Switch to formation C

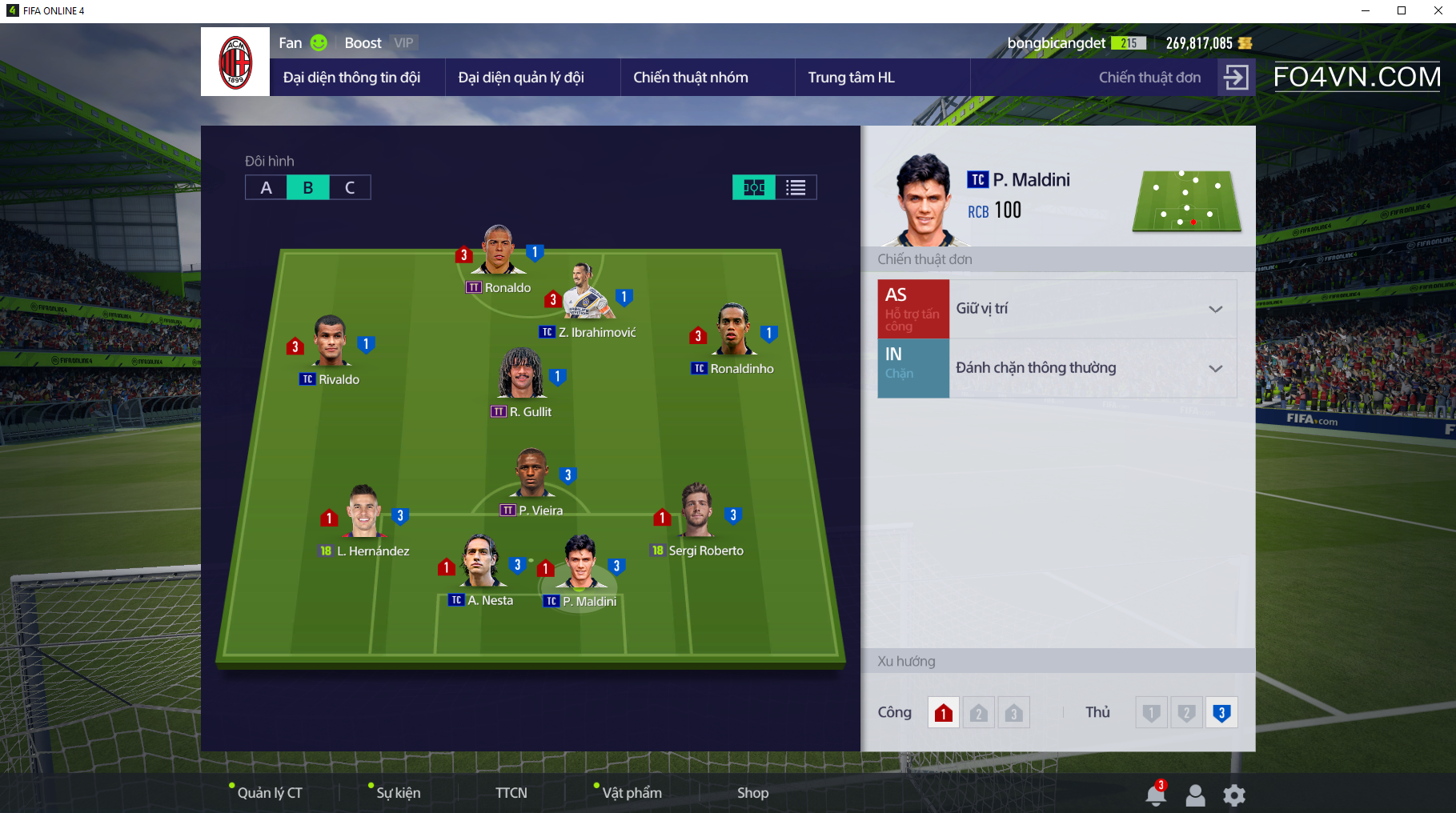pos(350,187)
